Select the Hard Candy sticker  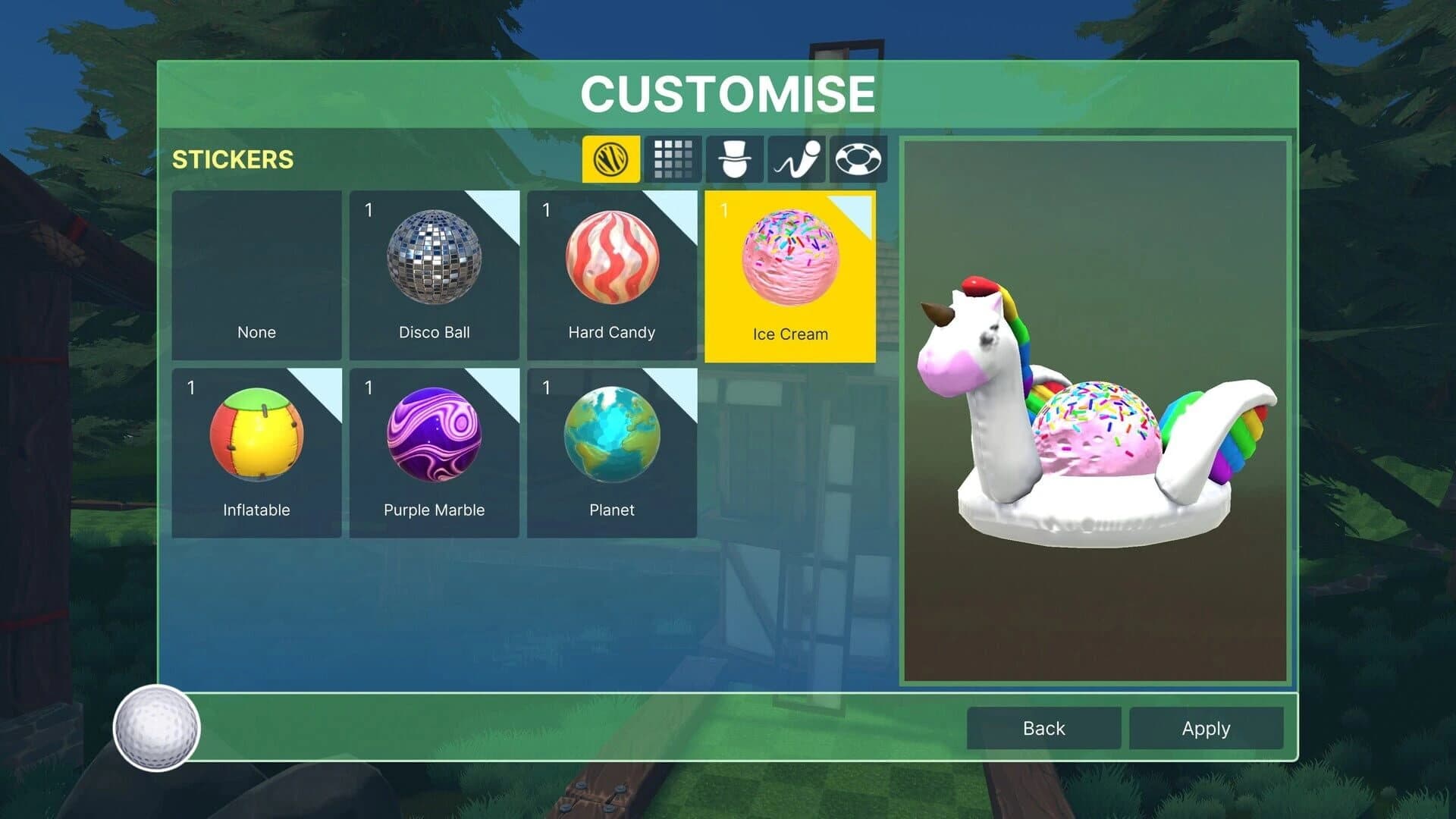pyautogui.click(x=612, y=273)
